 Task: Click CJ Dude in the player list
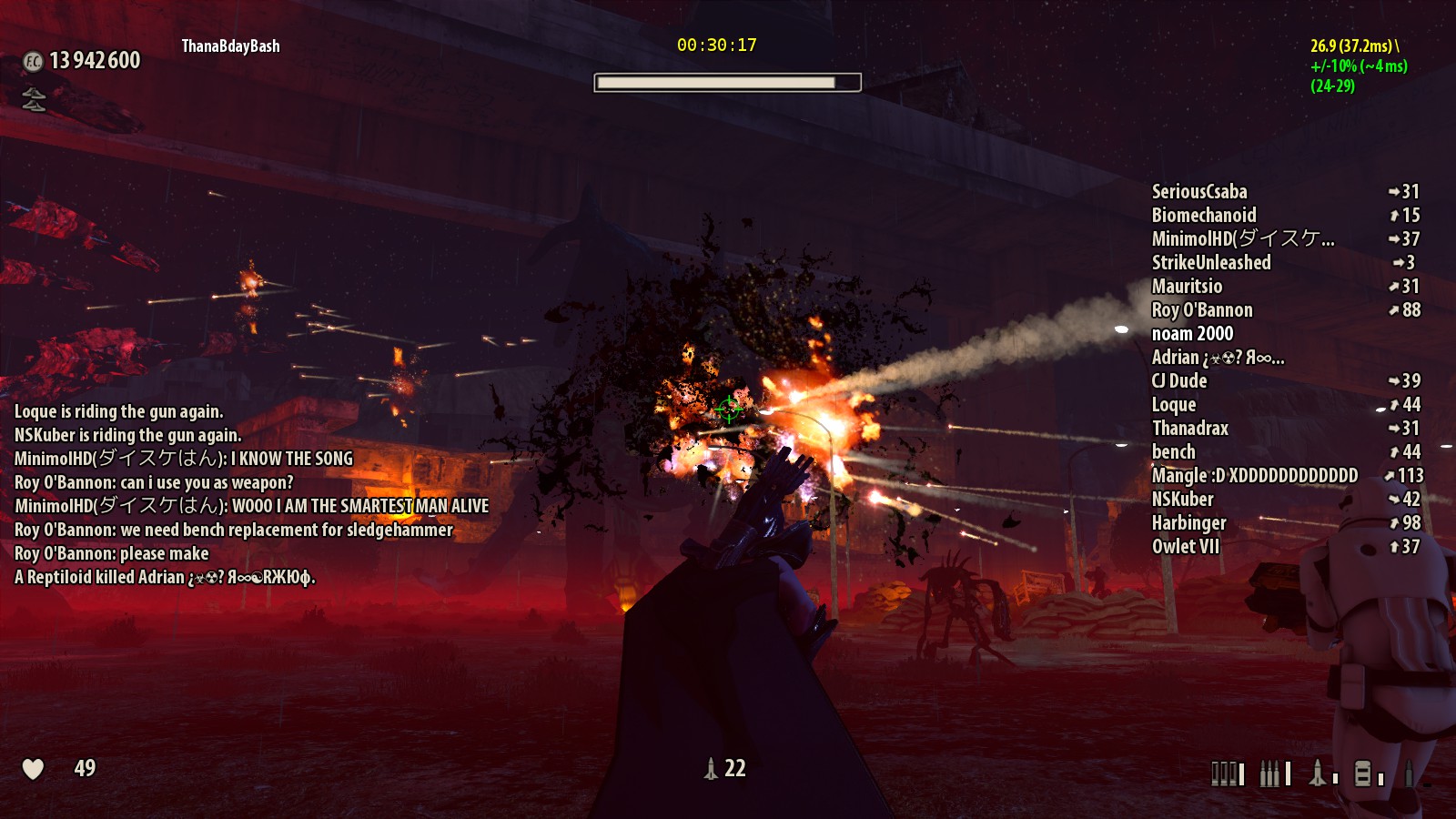pos(1179,381)
